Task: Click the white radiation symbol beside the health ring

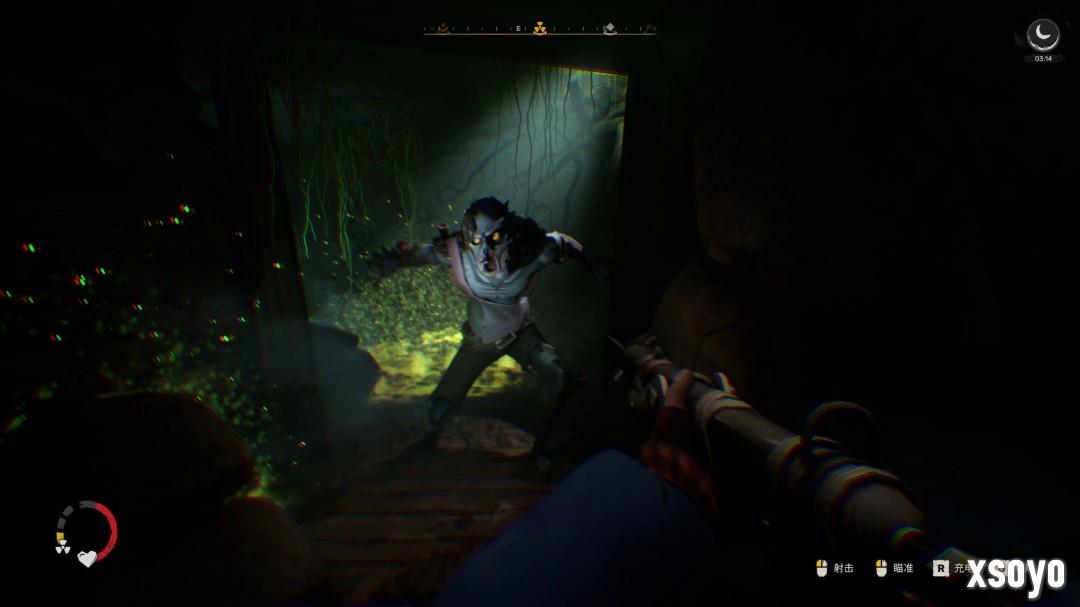Action: pyautogui.click(x=60, y=548)
